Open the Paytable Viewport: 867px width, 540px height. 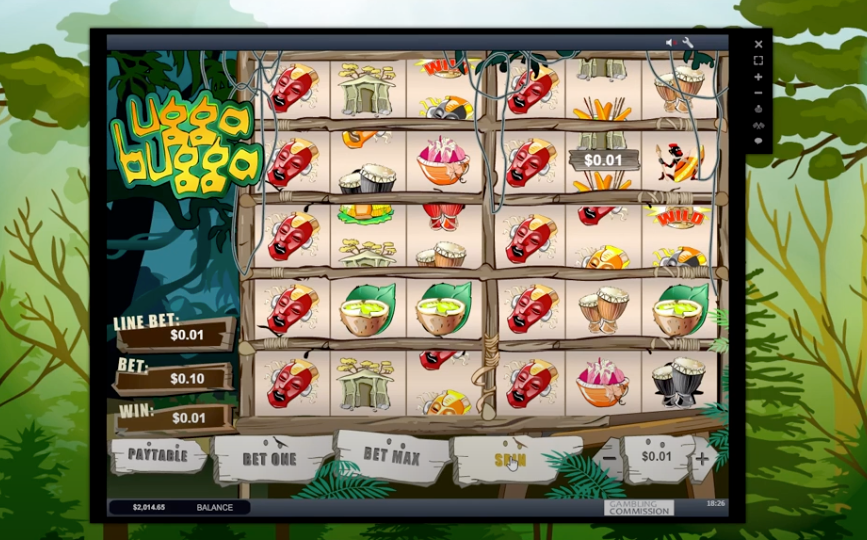157,456
